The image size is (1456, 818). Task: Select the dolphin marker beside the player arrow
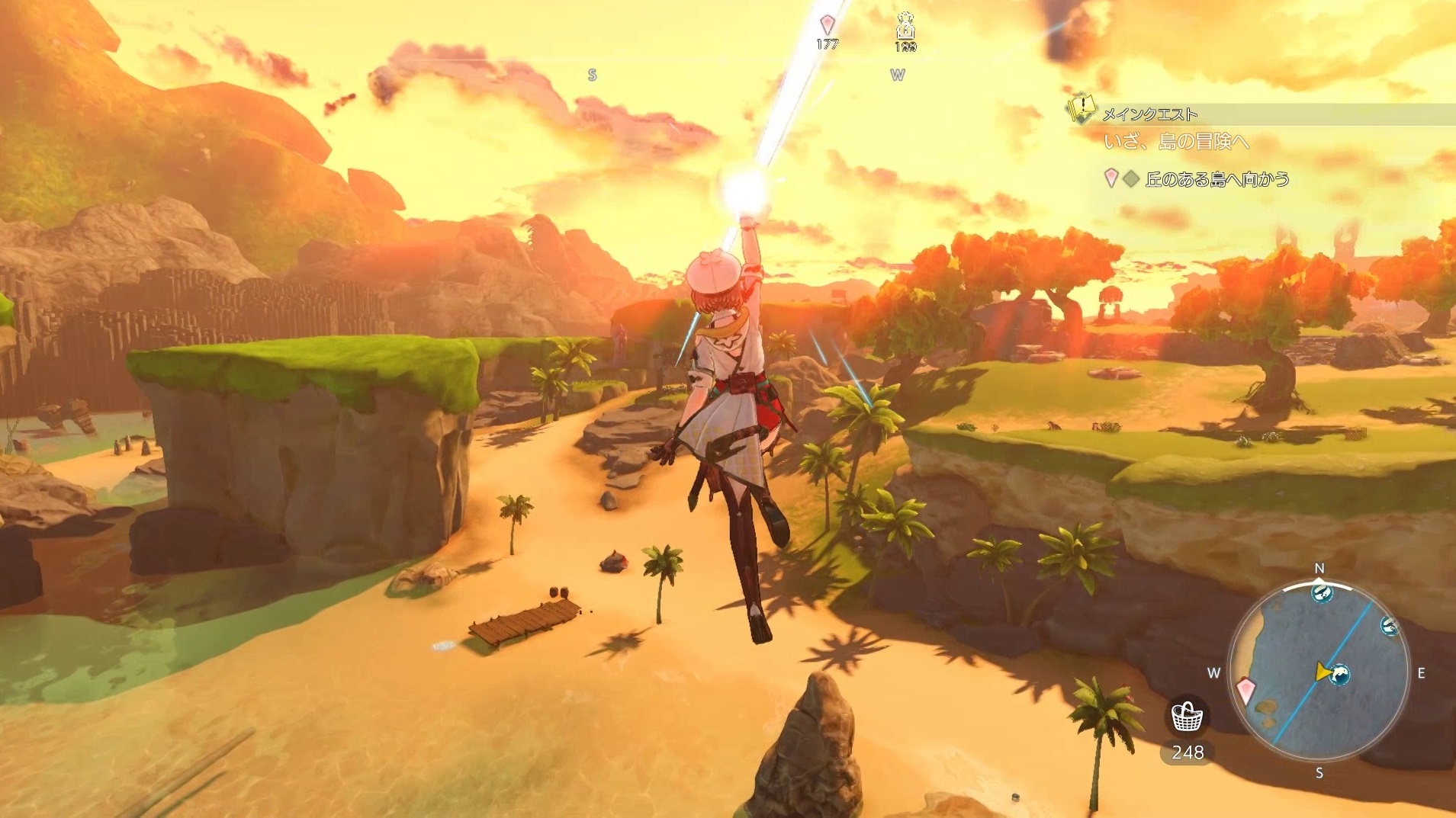(1339, 674)
